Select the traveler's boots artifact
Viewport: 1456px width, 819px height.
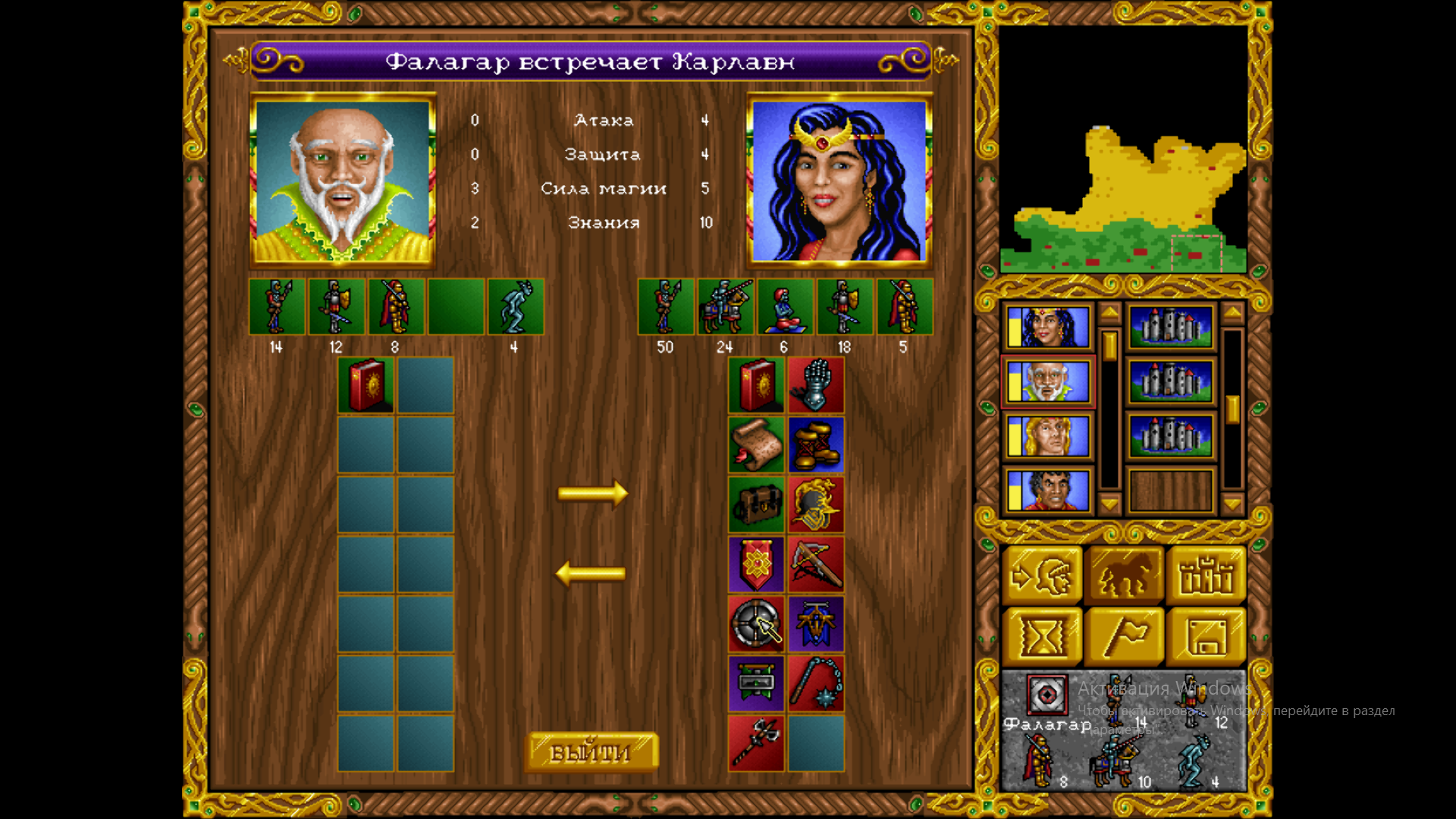(816, 445)
